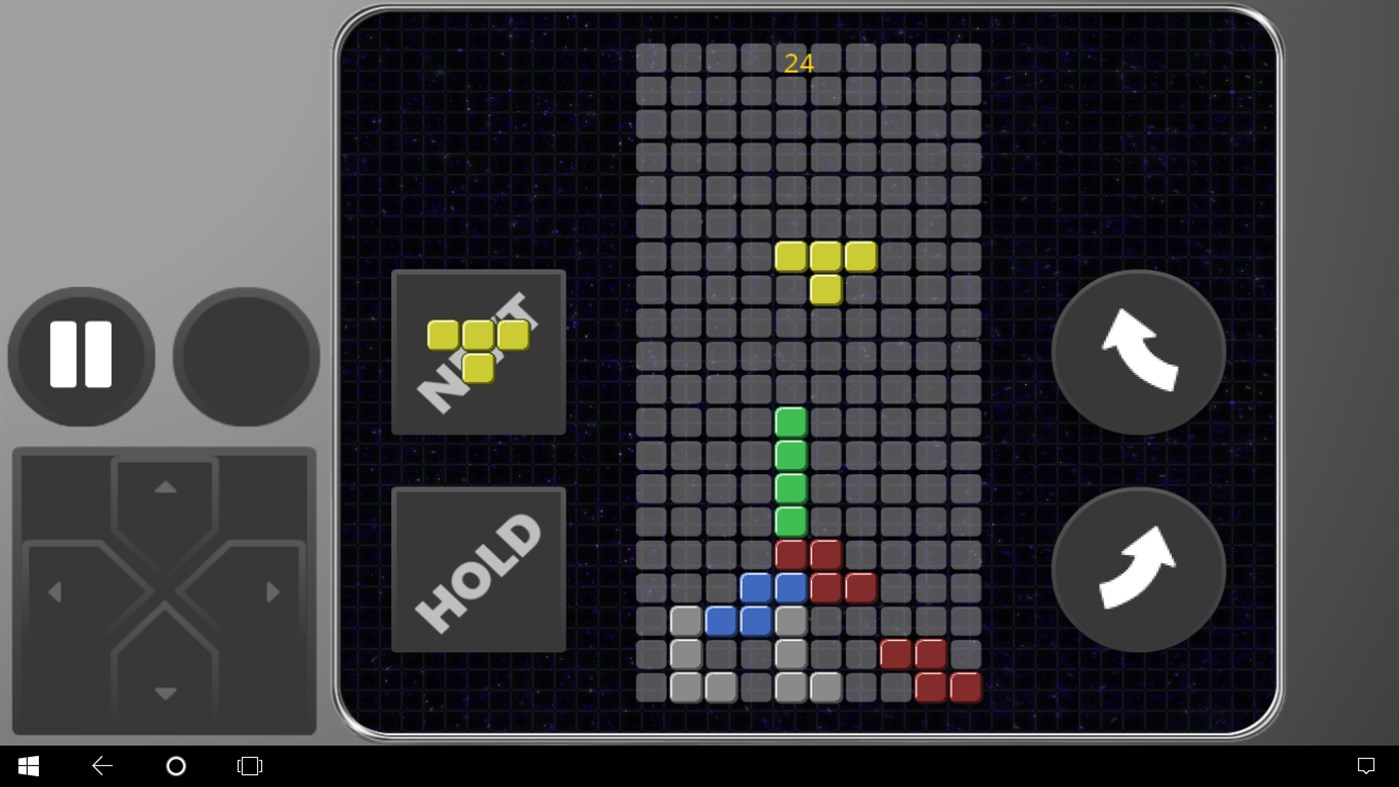The width and height of the screenshot is (1399, 787).
Task: Select the score counter showing 24
Action: (x=799, y=63)
